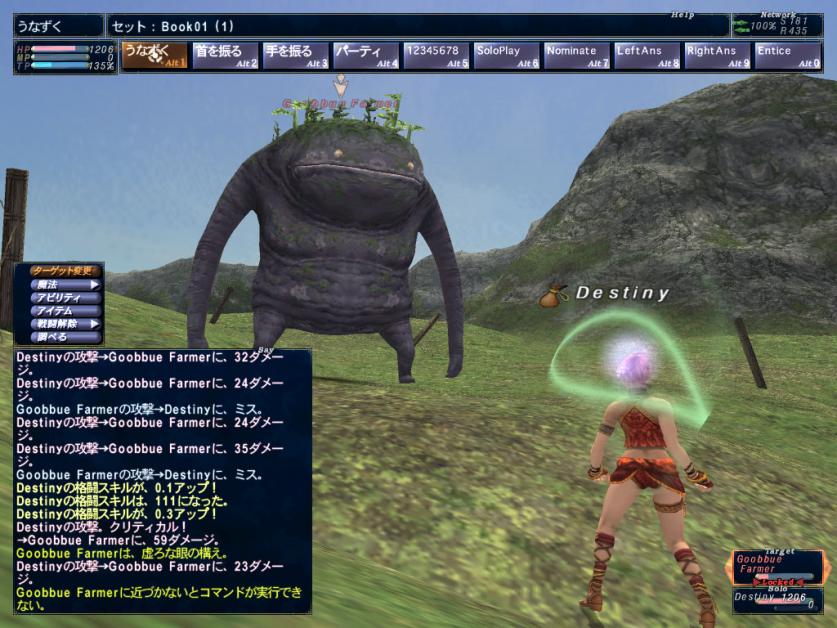Screen dimensions: 837x628
Task: Select ターゲット変更 in the battle menu
Action: (64, 271)
